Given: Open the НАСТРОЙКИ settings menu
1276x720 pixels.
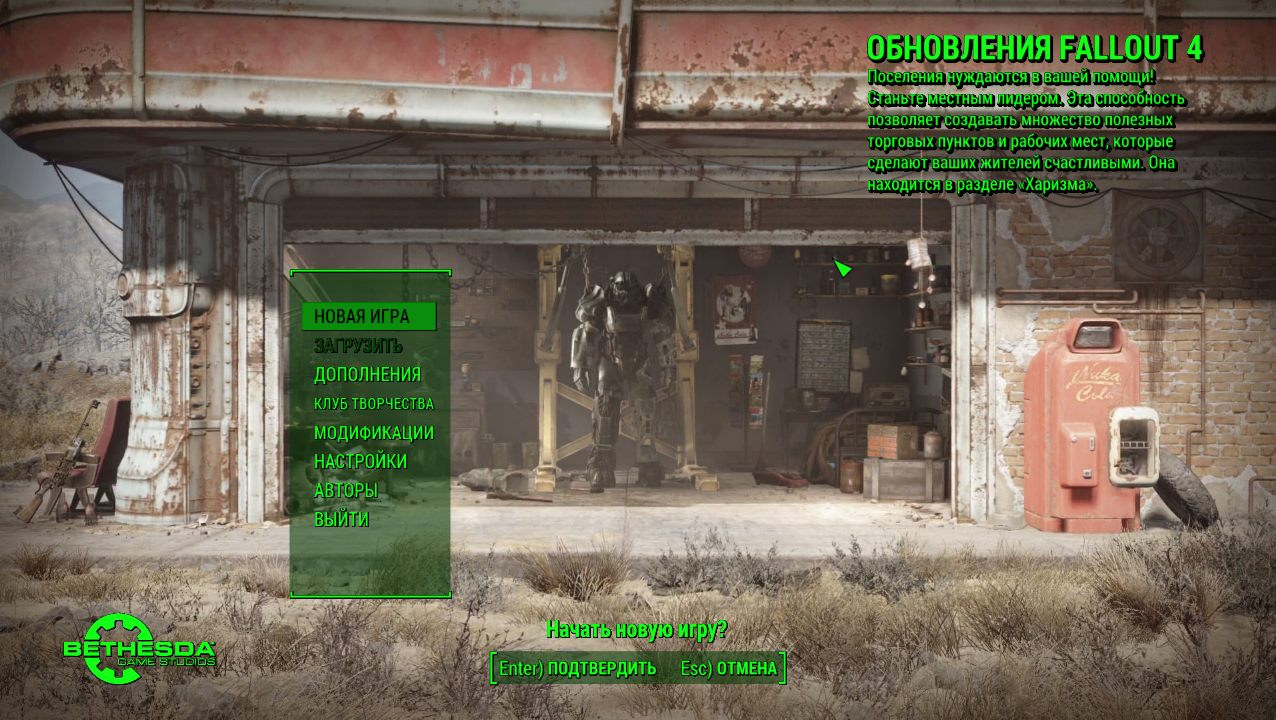Looking at the screenshot, I should point(360,462).
